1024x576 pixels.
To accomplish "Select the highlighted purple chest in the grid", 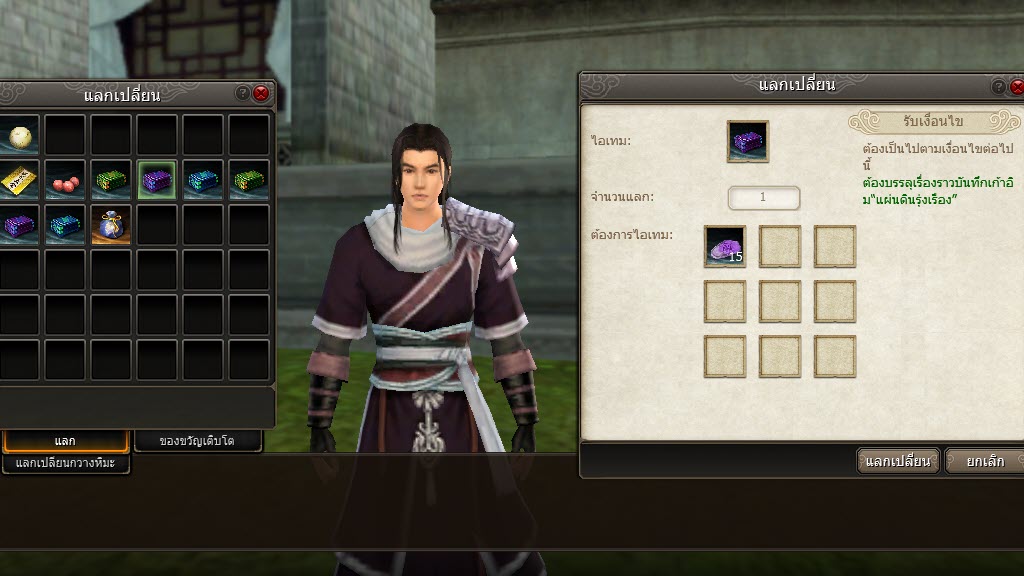I will [157, 180].
